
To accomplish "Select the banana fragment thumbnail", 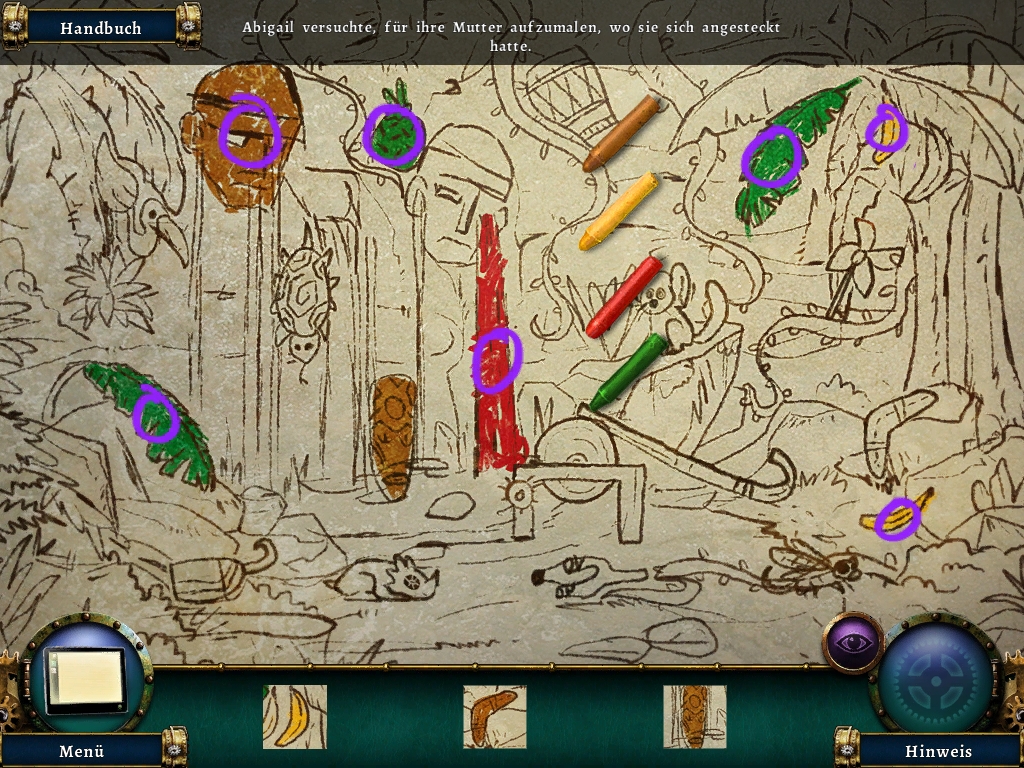I will click(294, 716).
